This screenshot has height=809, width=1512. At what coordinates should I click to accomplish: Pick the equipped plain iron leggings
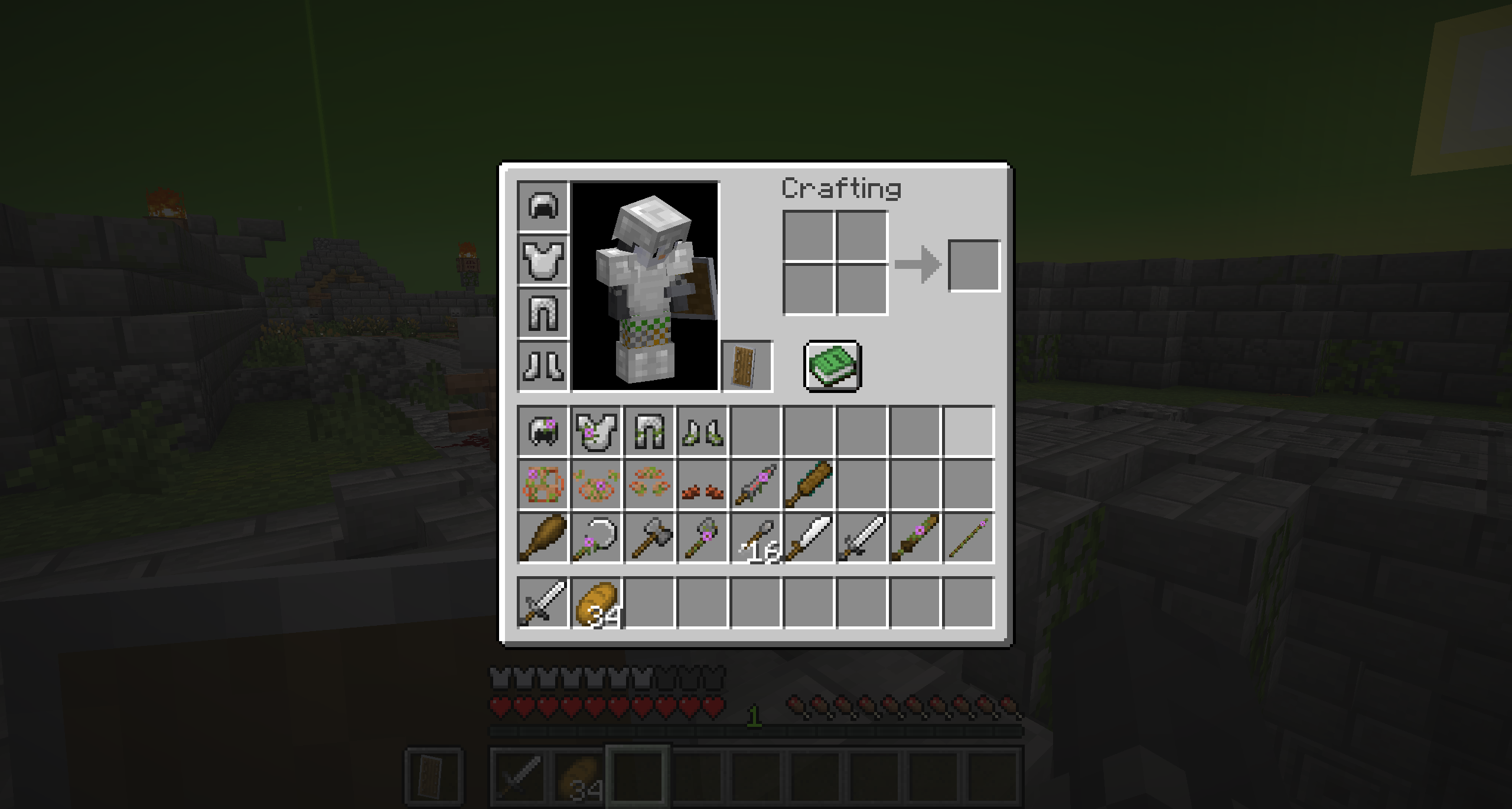pyautogui.click(x=543, y=313)
